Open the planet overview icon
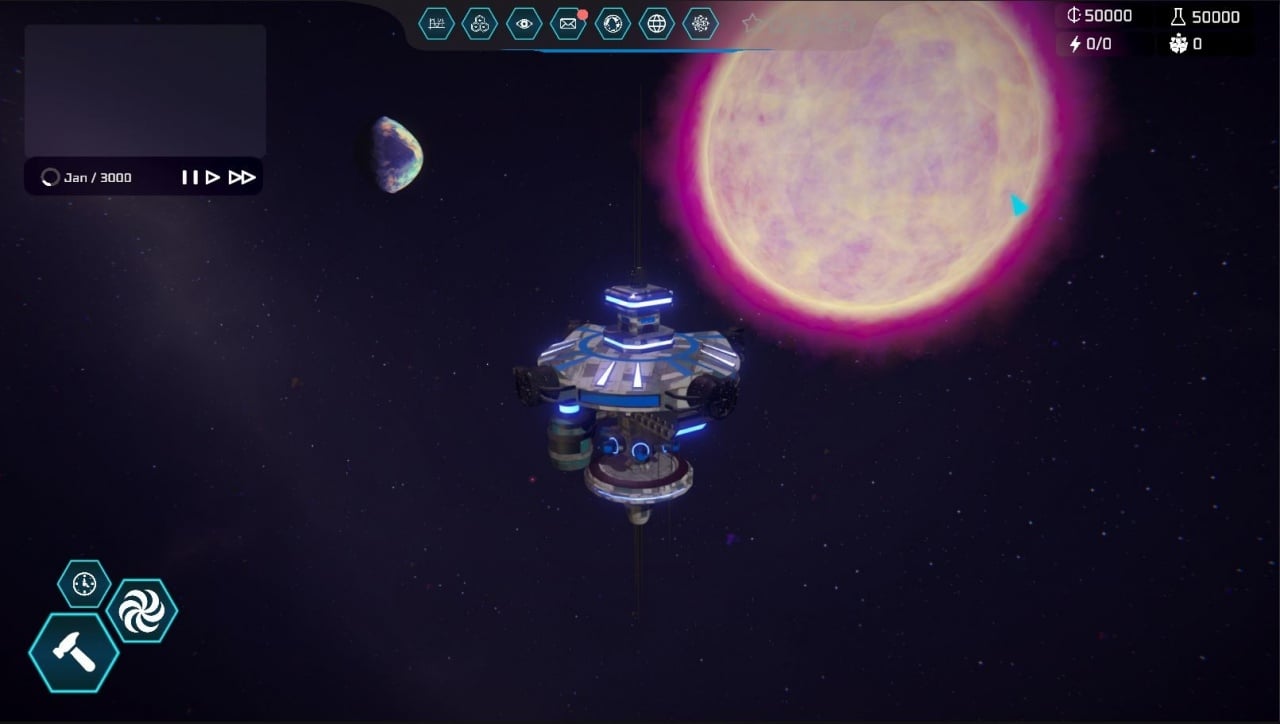 click(612, 24)
